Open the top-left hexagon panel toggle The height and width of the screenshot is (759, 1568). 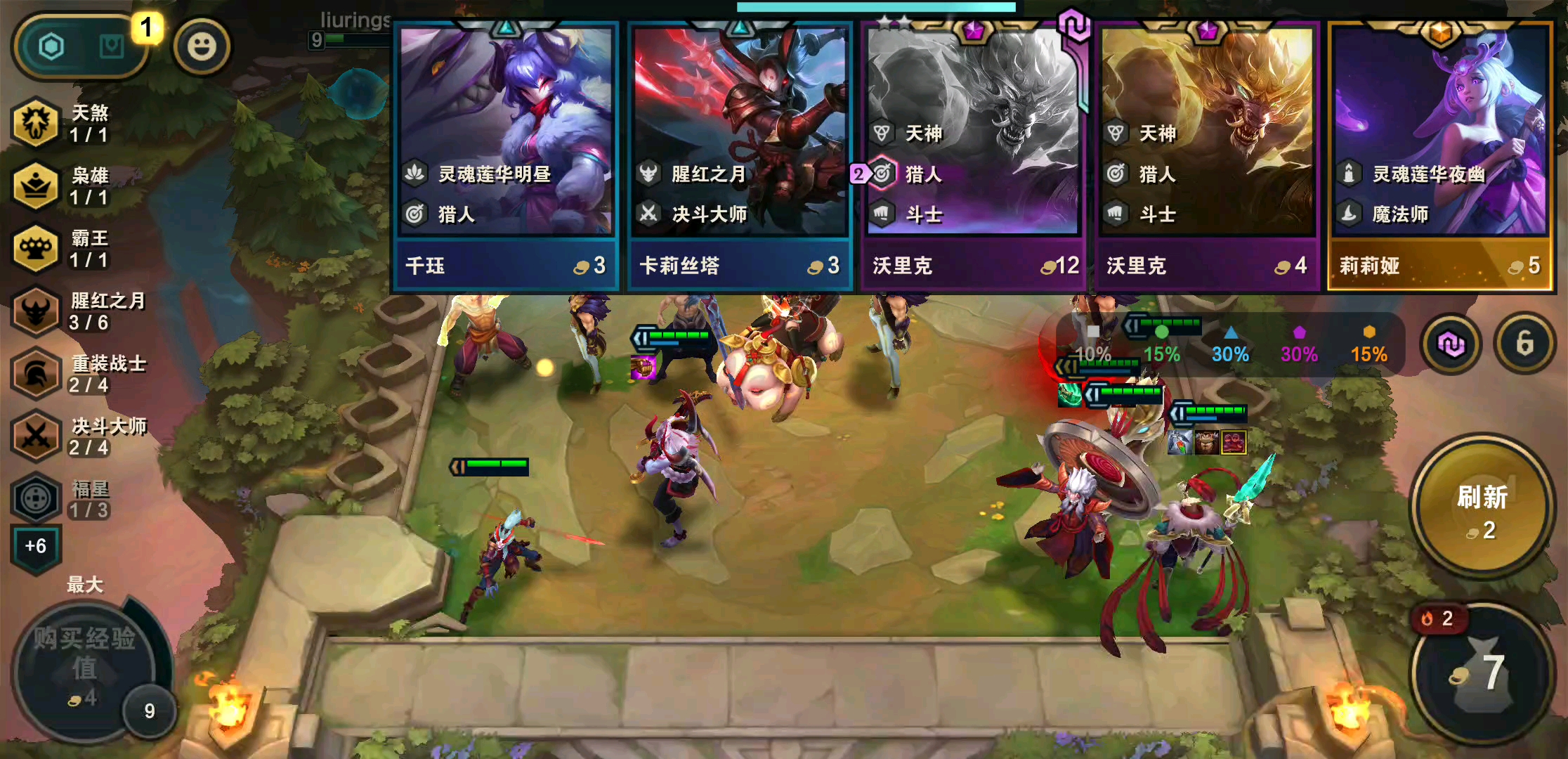[x=52, y=47]
